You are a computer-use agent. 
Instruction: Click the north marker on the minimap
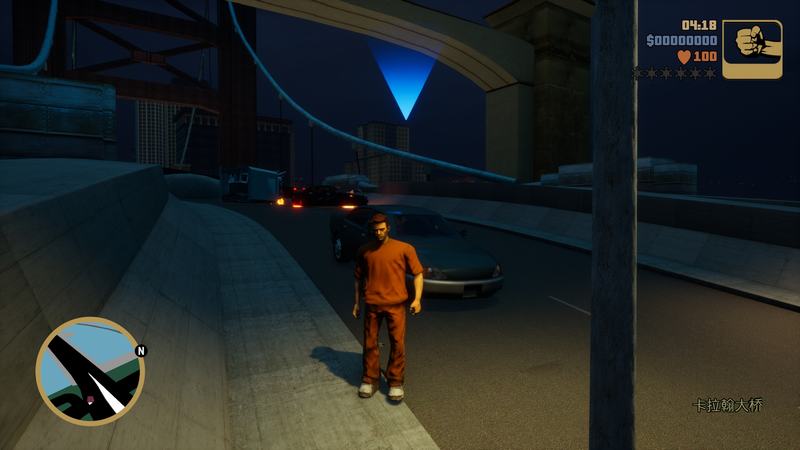[x=141, y=351]
